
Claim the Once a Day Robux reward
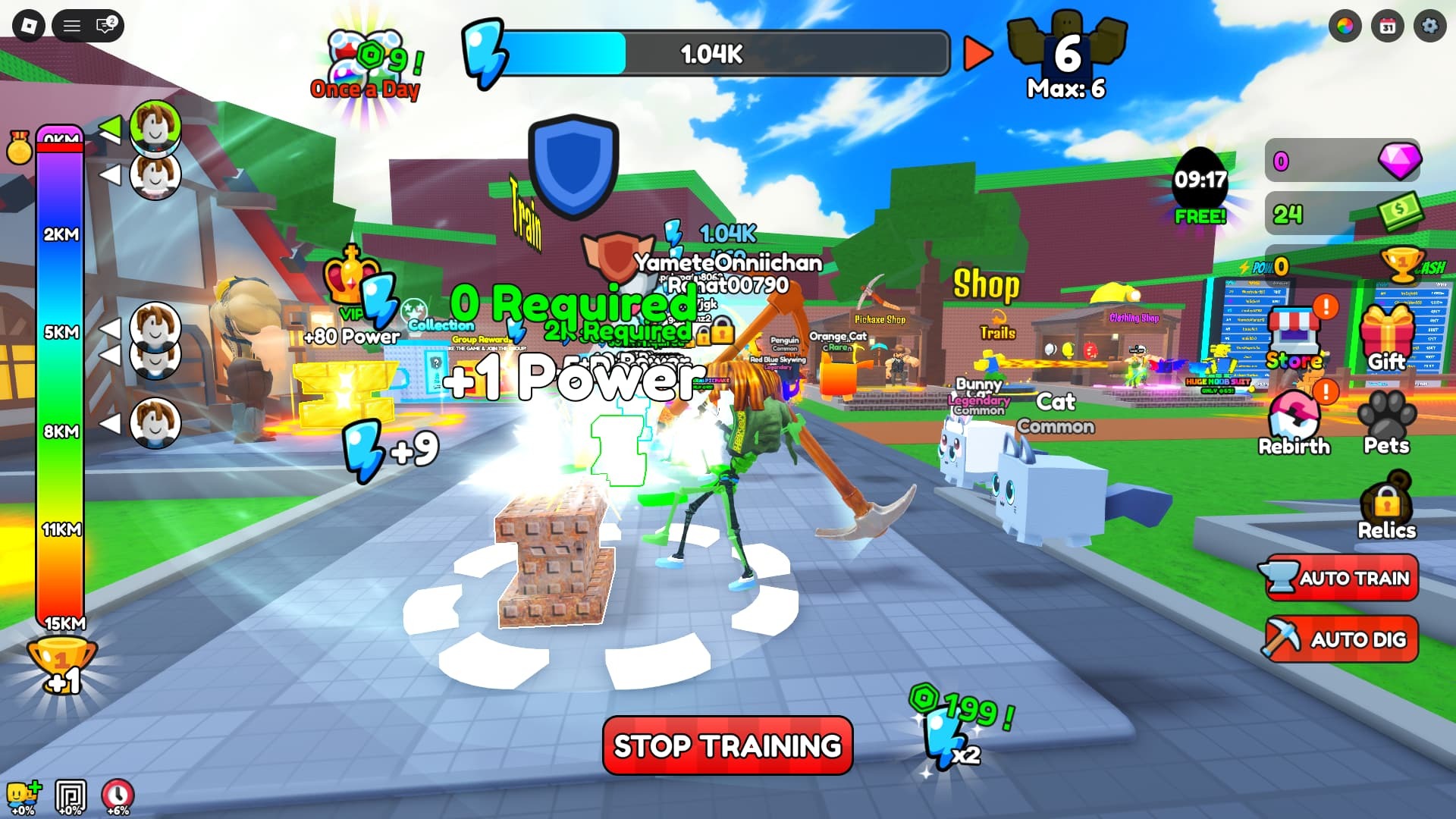[x=366, y=57]
